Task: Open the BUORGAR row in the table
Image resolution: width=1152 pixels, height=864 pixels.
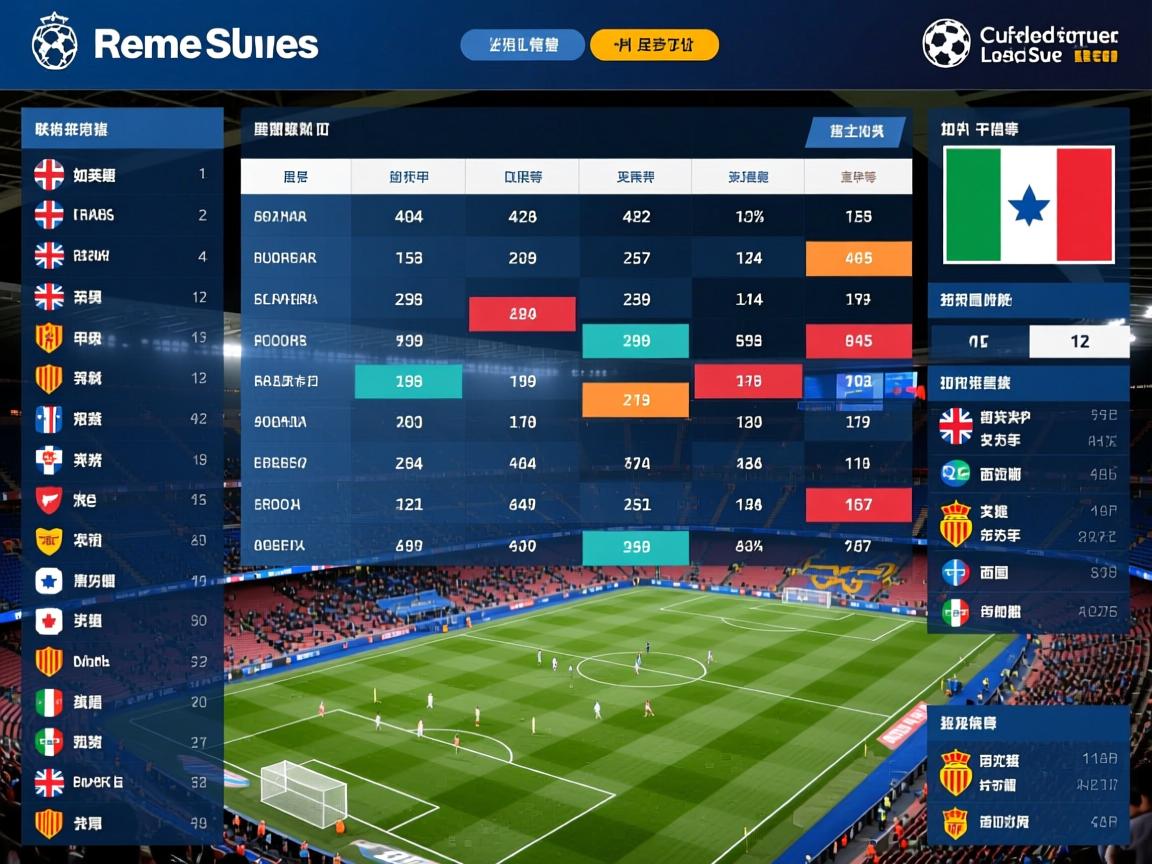Action: point(285,258)
